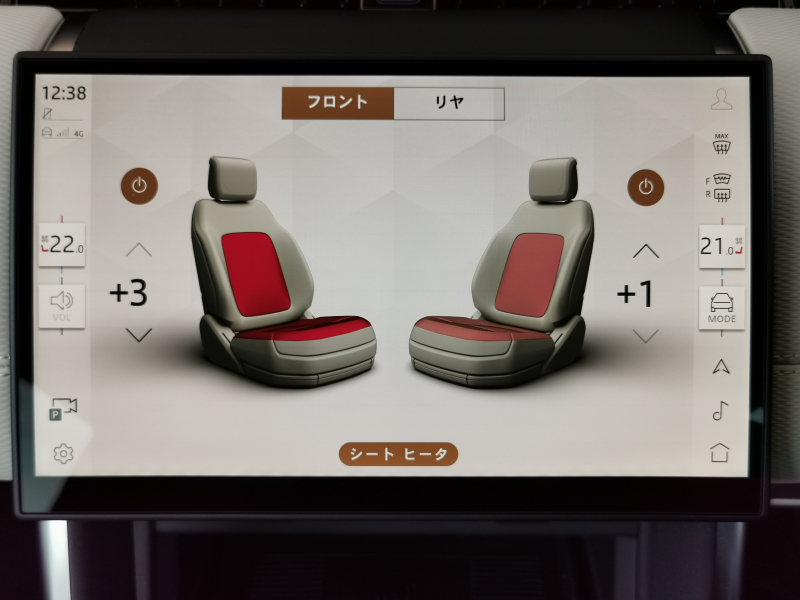The width and height of the screenshot is (800, 600).
Task: Open the 22.0 temperature control
Action: click(62, 245)
